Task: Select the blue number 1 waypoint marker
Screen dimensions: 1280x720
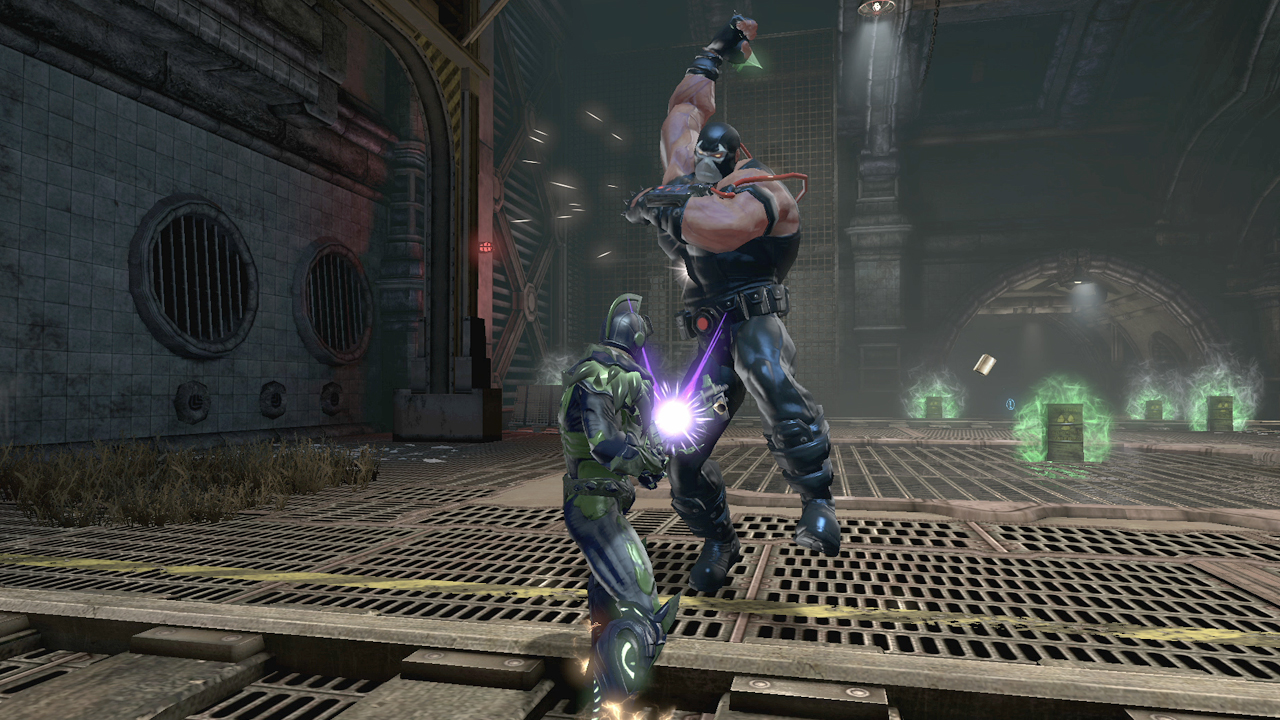Action: point(1011,405)
